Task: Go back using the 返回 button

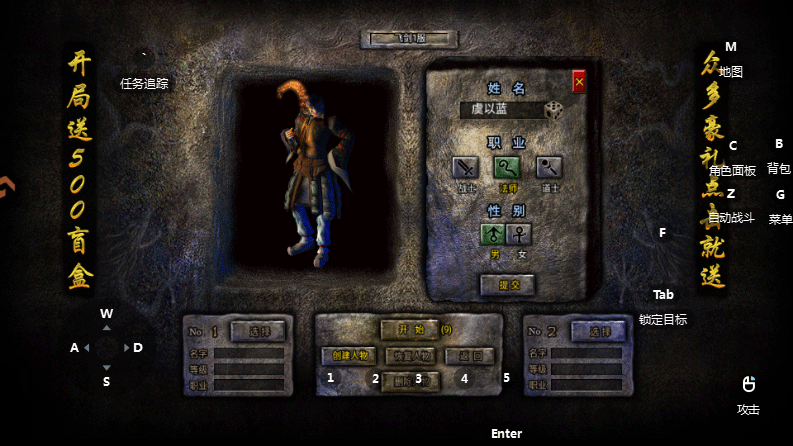Action: pos(469,355)
